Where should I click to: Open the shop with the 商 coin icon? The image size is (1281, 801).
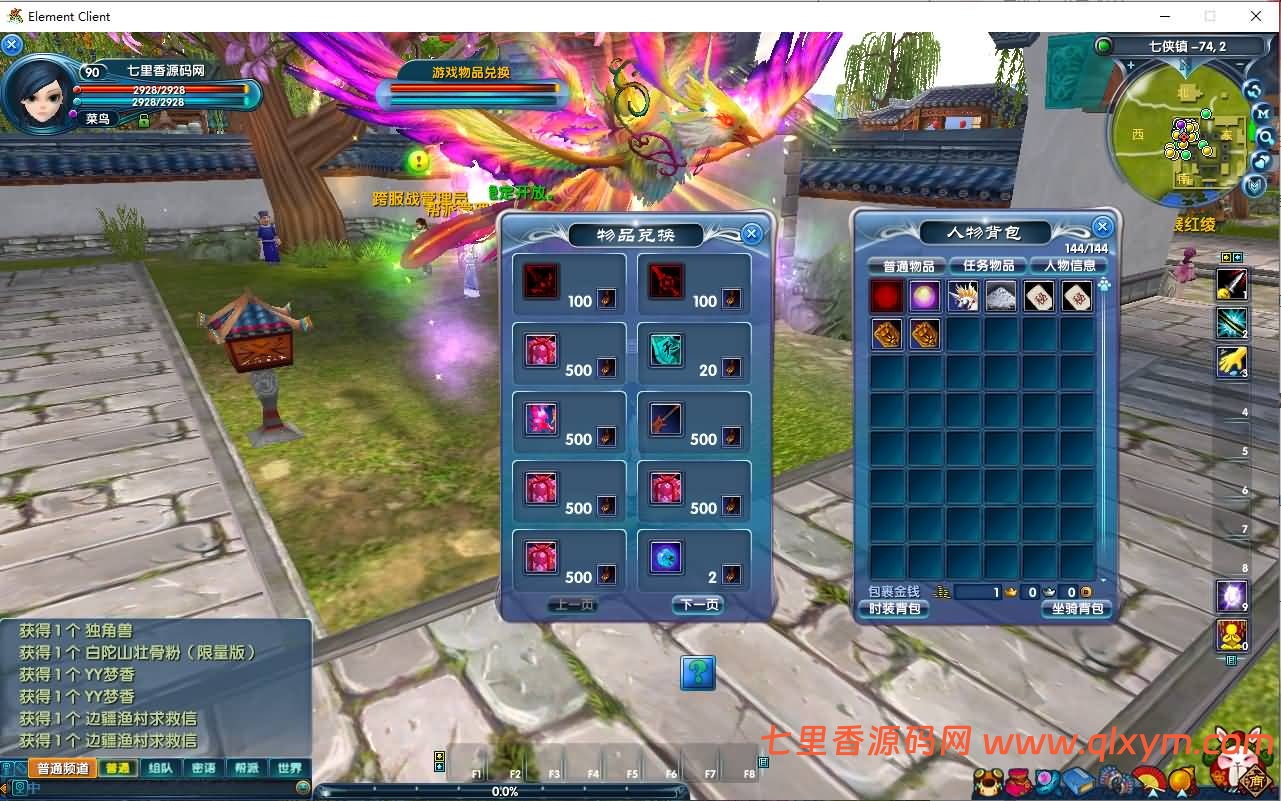[x=1254, y=779]
